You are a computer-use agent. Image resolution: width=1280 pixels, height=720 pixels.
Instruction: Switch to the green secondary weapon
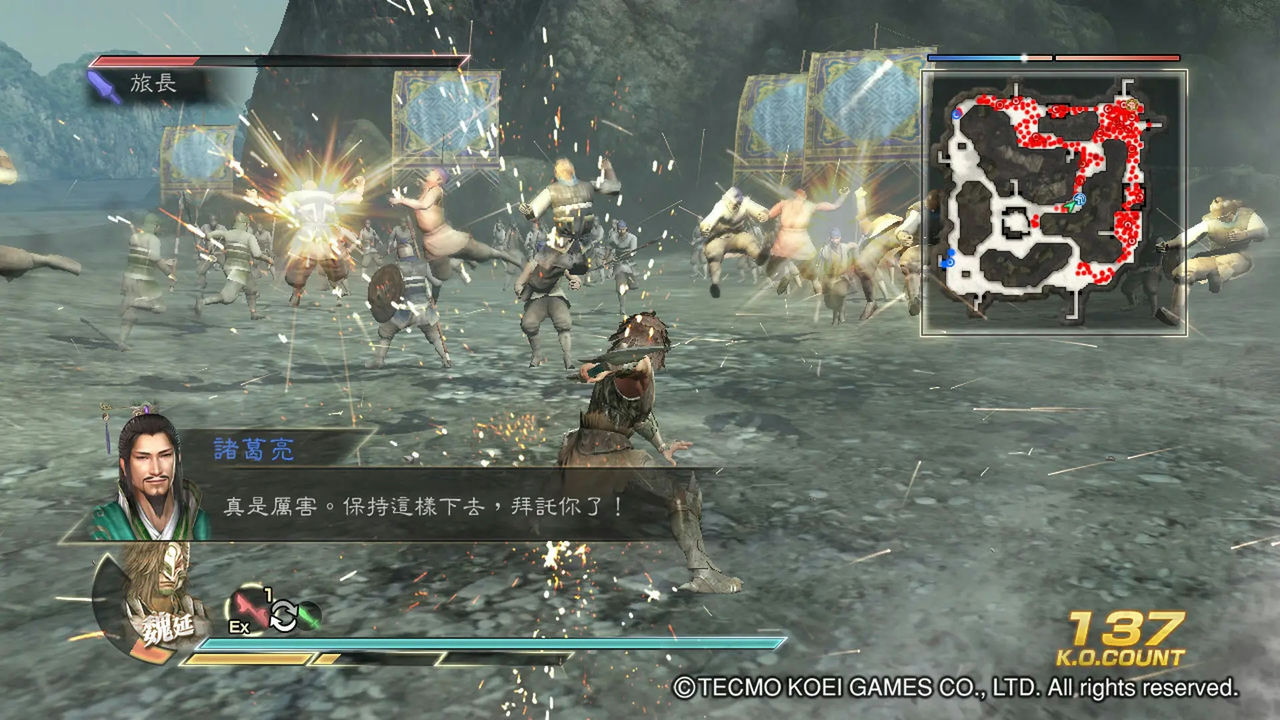tap(309, 616)
